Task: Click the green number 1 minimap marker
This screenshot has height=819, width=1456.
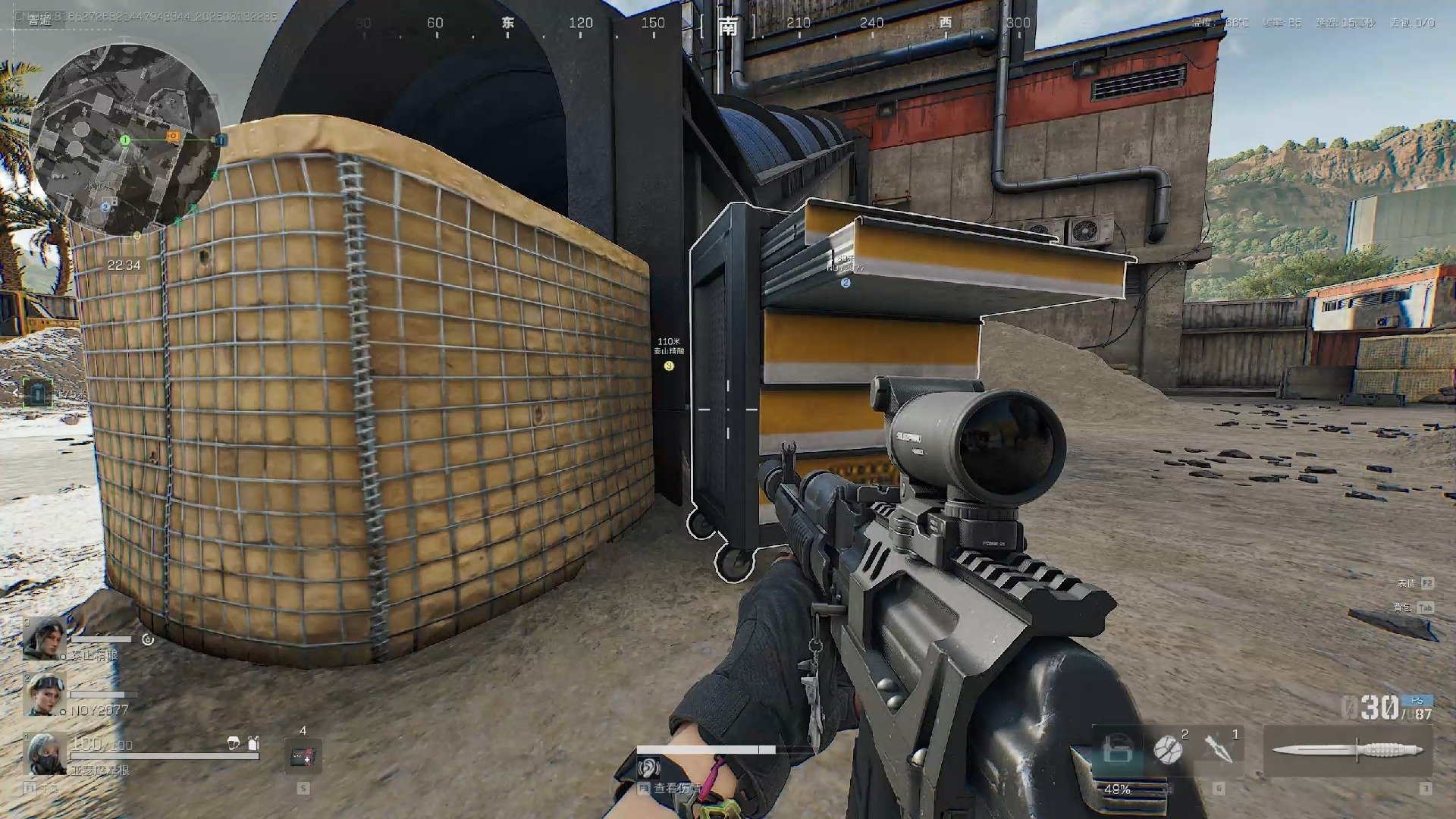Action: 126,140
